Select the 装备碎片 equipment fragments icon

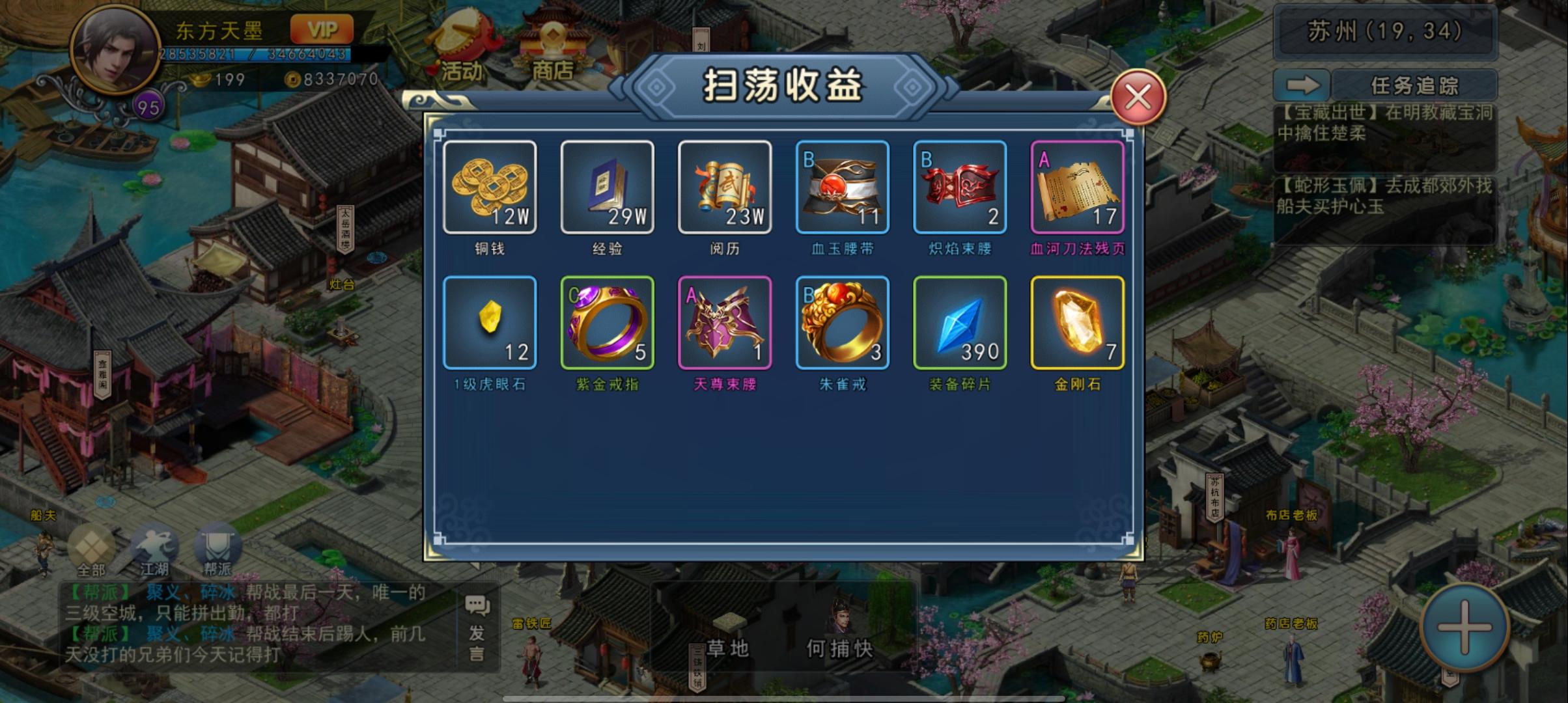pos(959,324)
